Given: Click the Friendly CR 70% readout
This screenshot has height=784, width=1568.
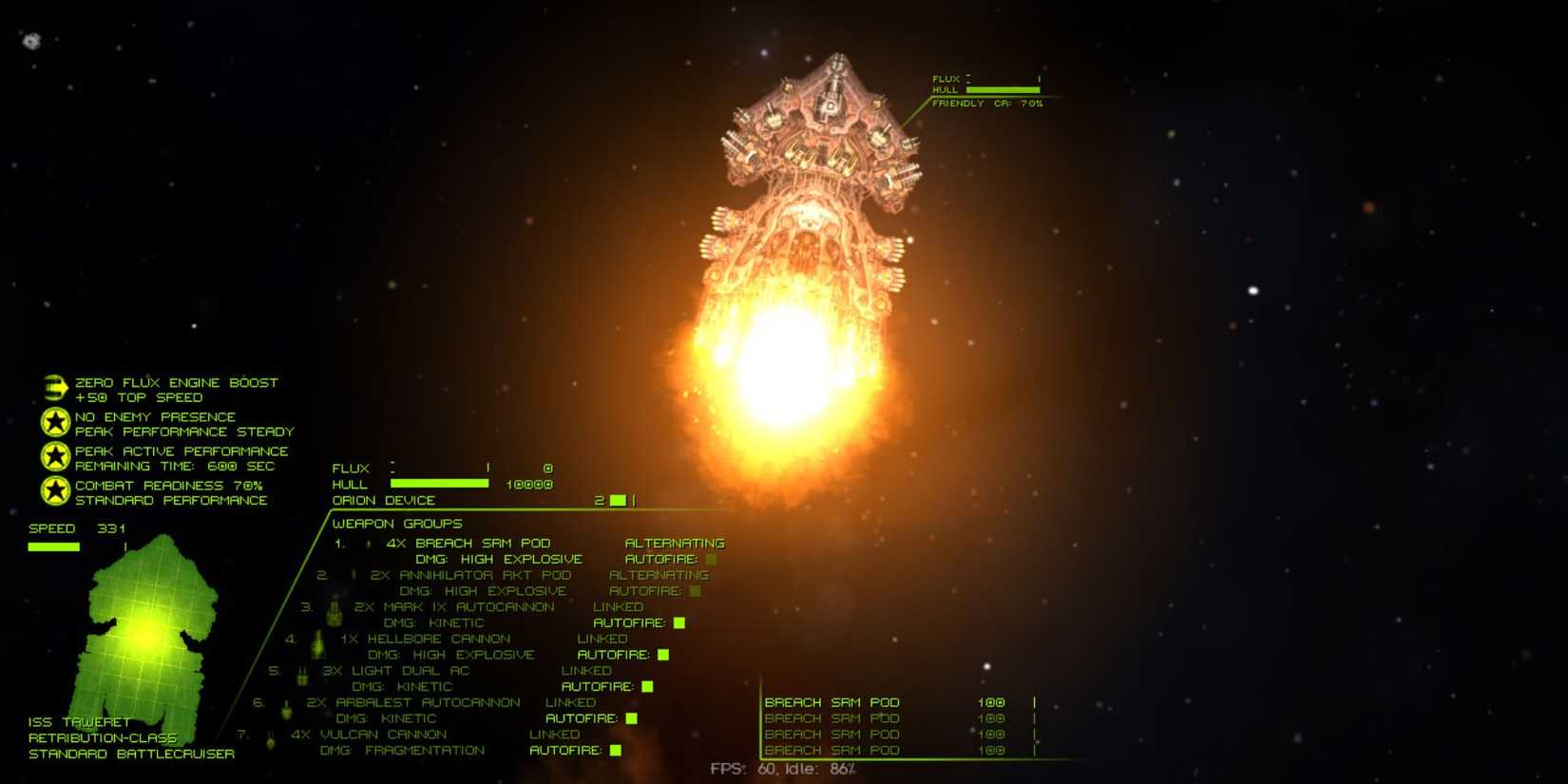Looking at the screenshot, I should tap(985, 103).
